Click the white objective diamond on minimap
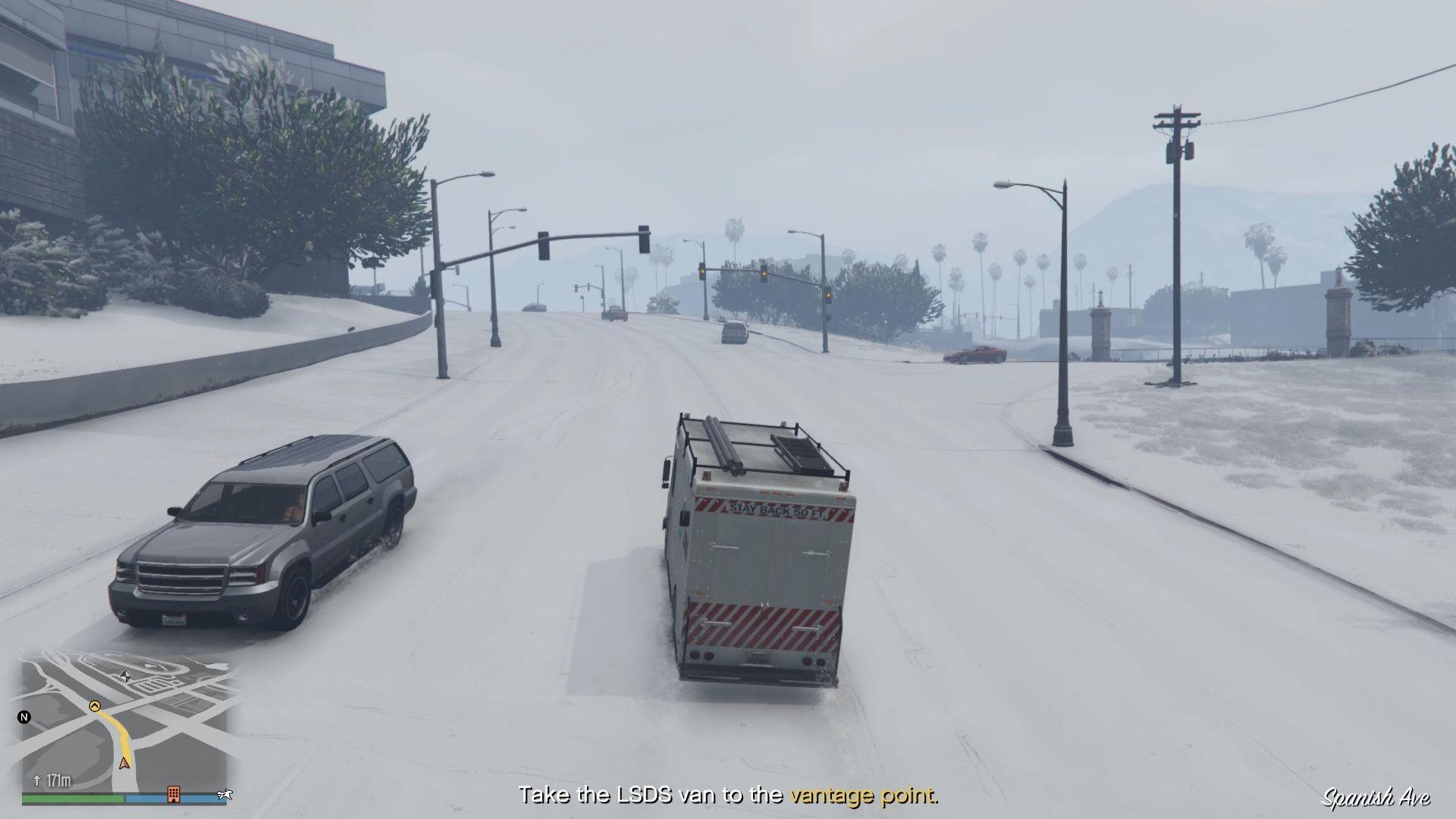 127,677
